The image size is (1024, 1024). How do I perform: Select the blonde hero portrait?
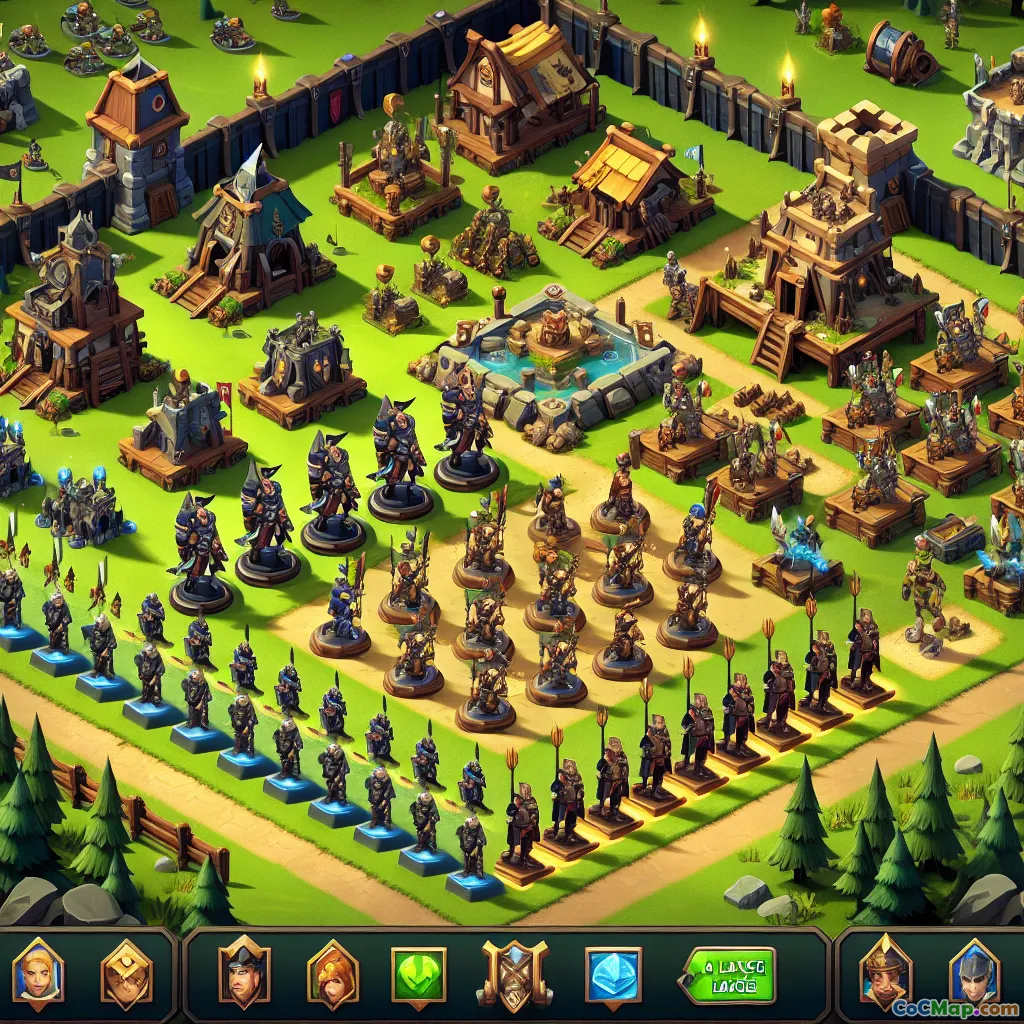[38, 974]
